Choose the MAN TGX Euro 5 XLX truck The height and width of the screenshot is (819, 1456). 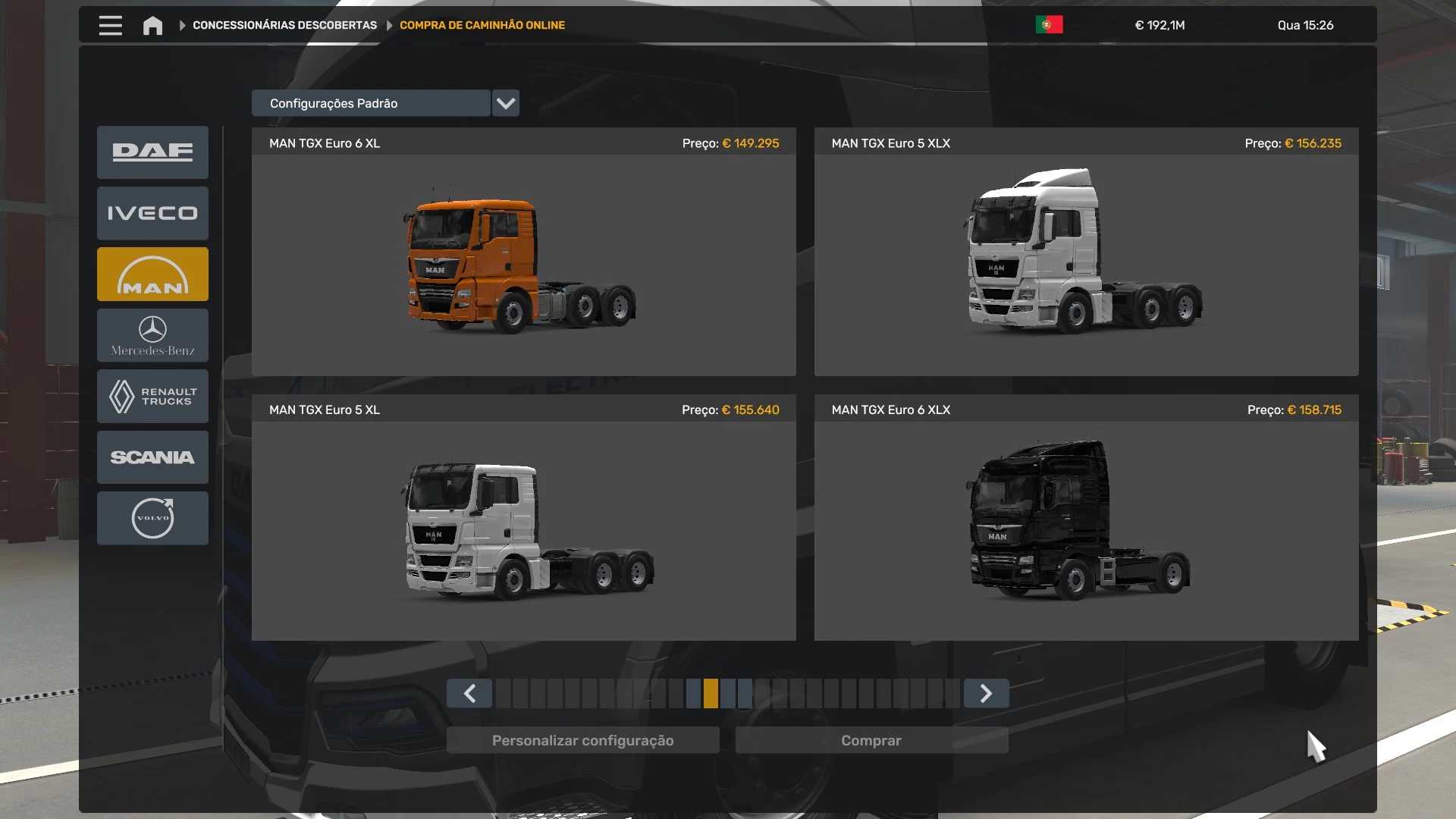[1086, 264]
